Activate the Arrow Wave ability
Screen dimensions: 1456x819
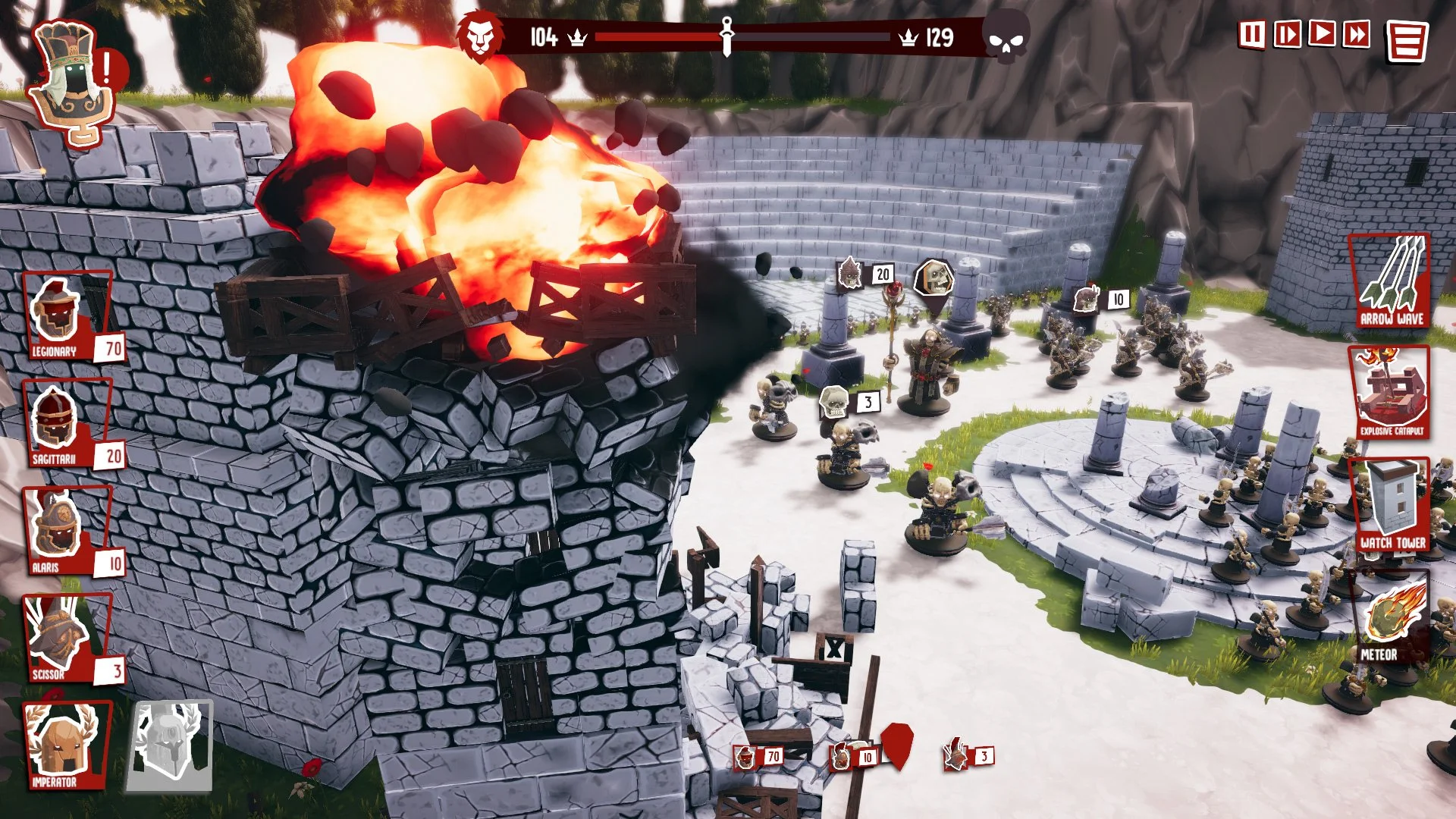tap(1390, 282)
